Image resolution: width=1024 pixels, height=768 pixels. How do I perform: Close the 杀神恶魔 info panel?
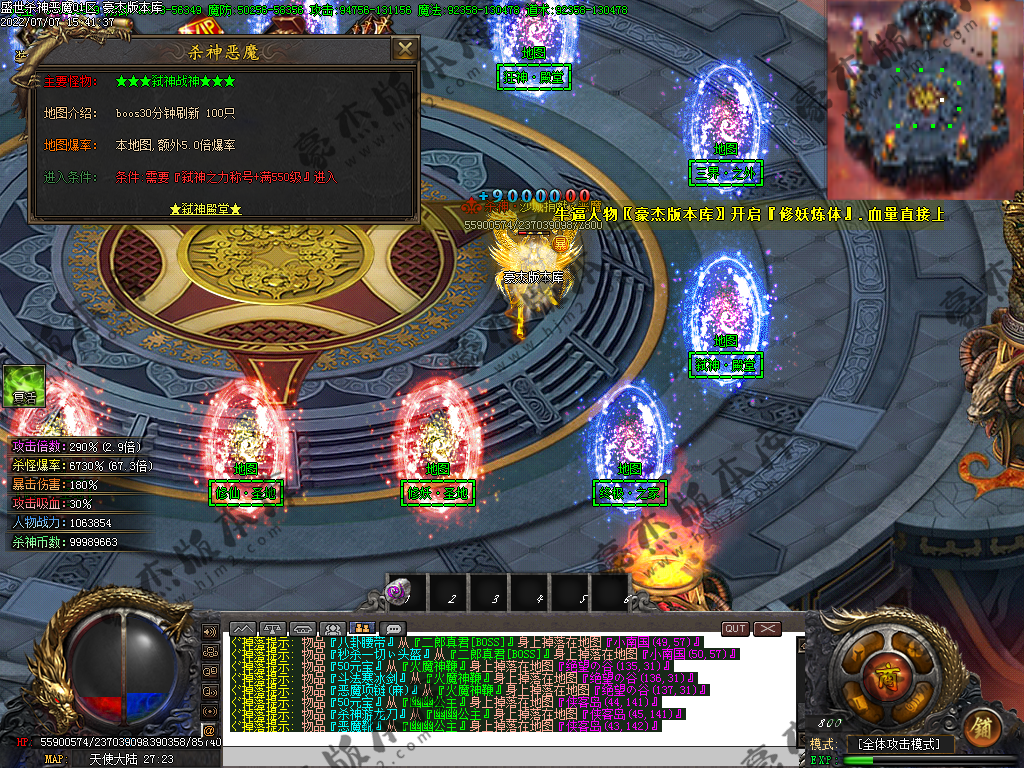coord(404,50)
